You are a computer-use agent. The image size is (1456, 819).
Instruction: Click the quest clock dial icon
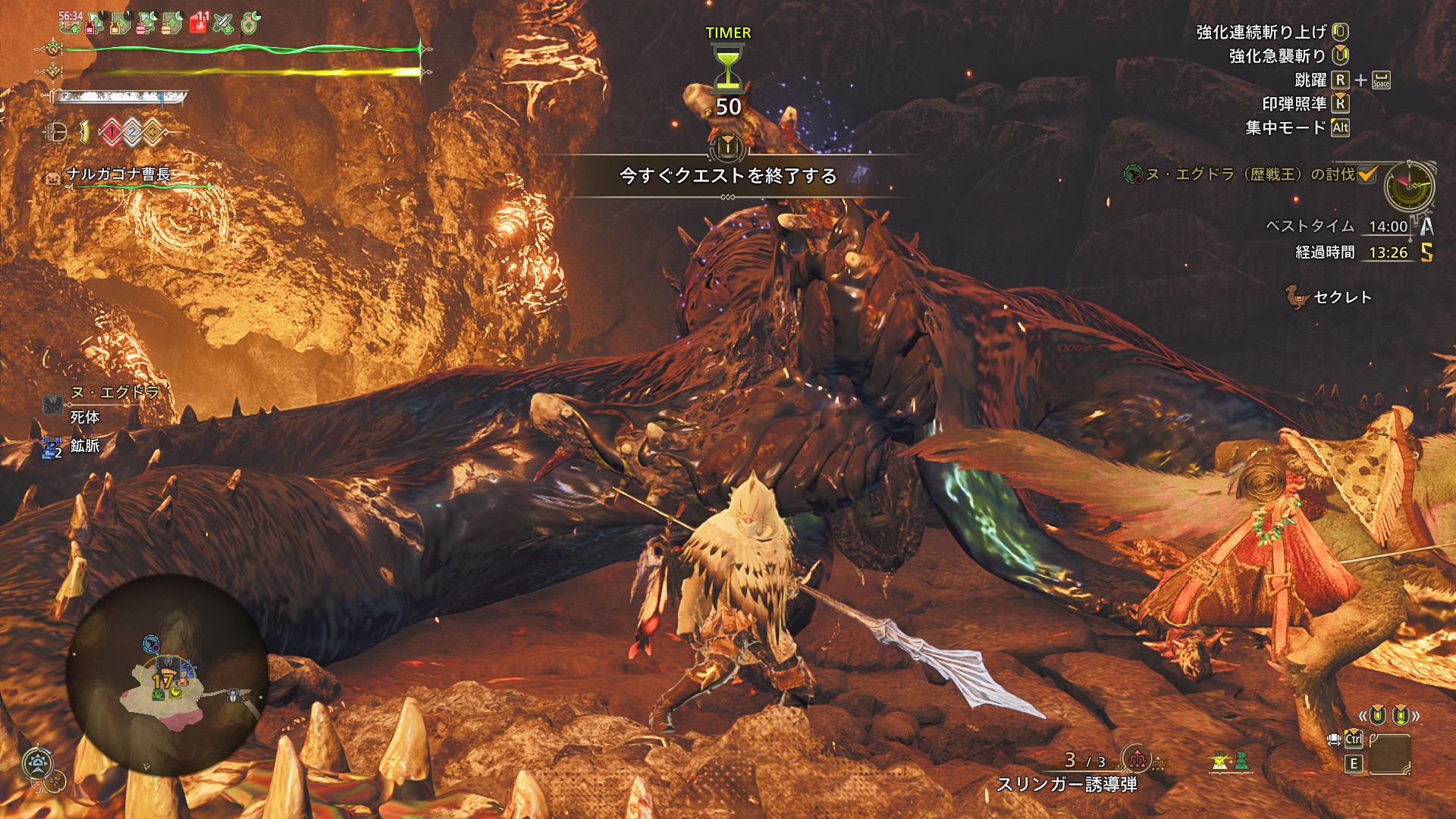[x=1409, y=187]
